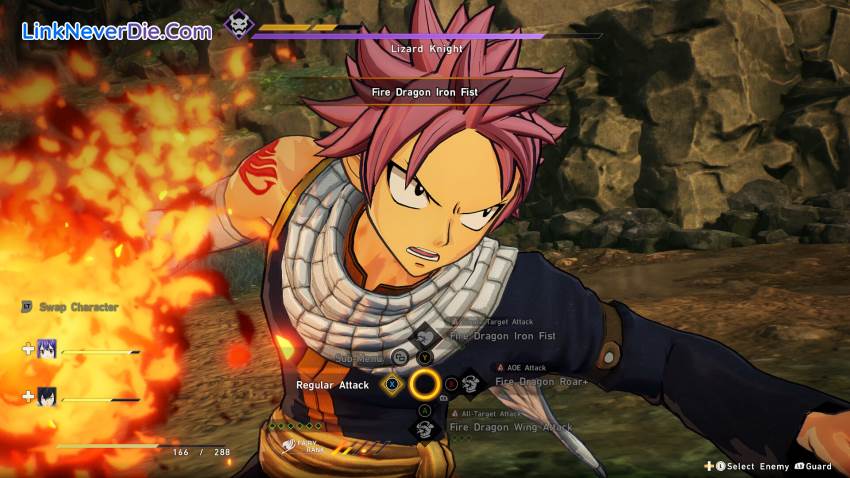Switch to the black-haired party member portrait
Viewport: 850px width, 478px height.
pos(48,396)
